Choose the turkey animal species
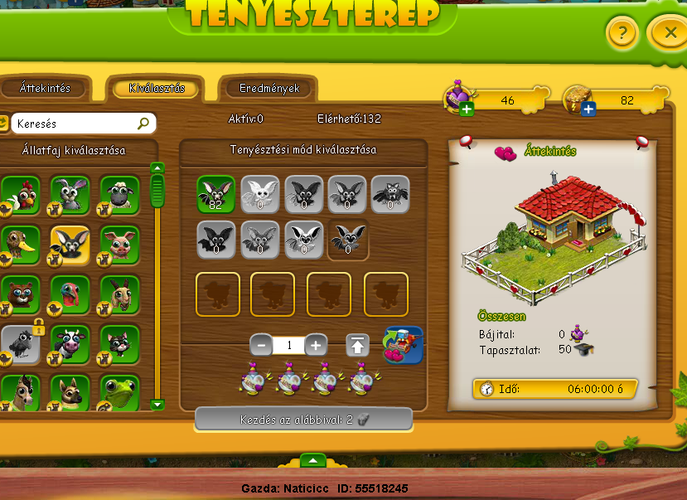 coord(71,294)
